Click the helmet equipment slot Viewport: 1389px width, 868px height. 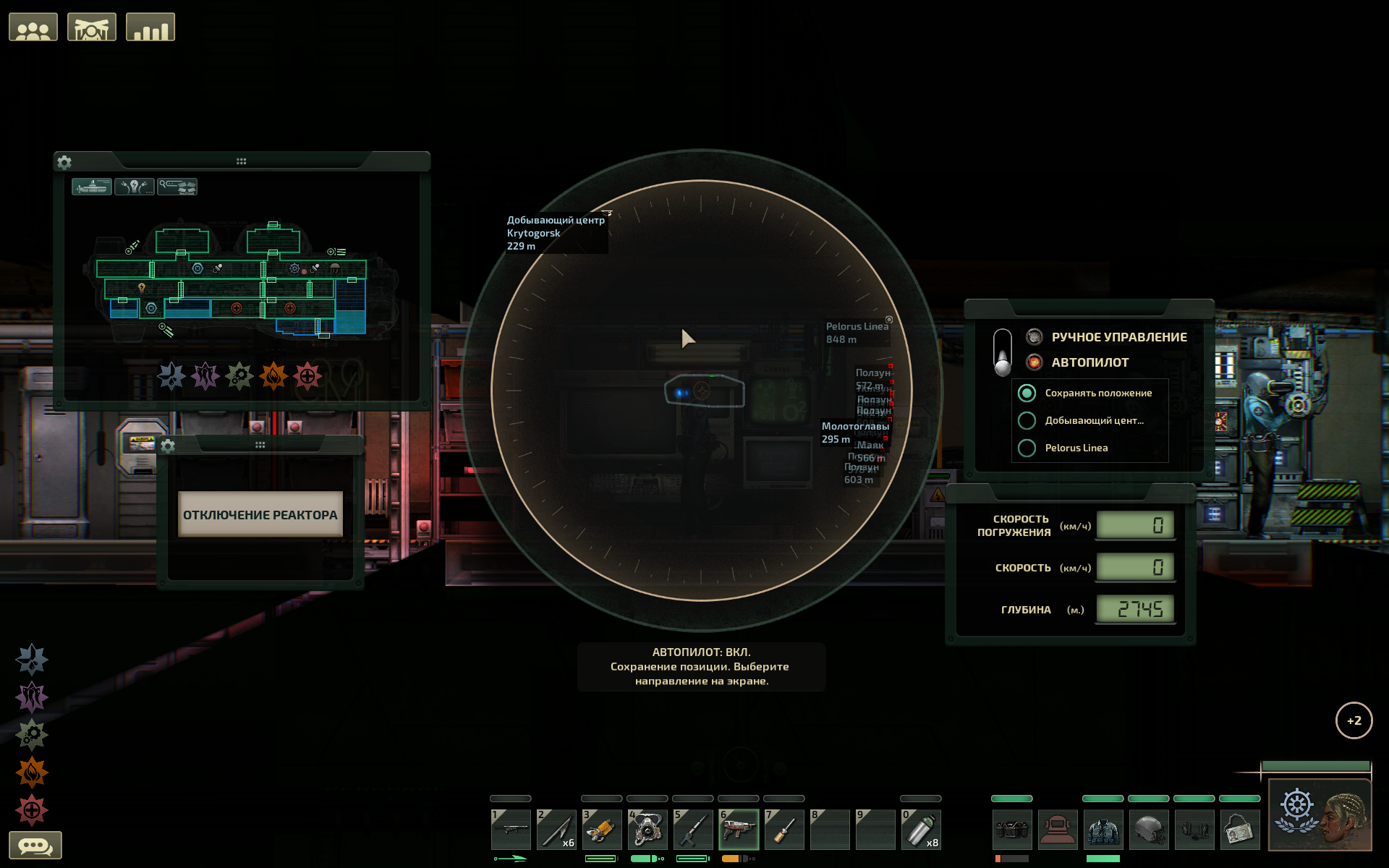pyautogui.click(x=1148, y=829)
